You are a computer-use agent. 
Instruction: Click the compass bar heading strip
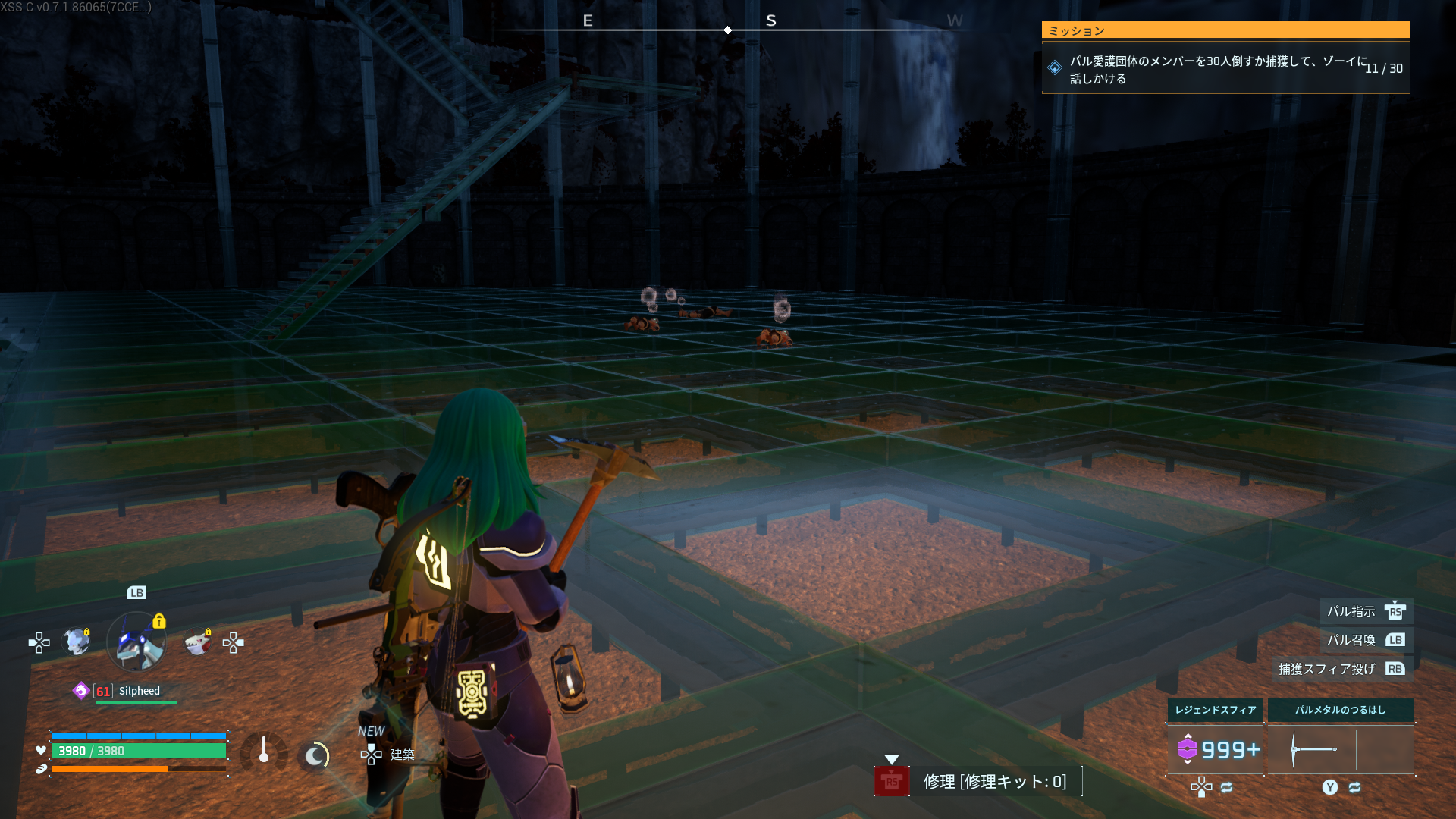click(x=728, y=26)
